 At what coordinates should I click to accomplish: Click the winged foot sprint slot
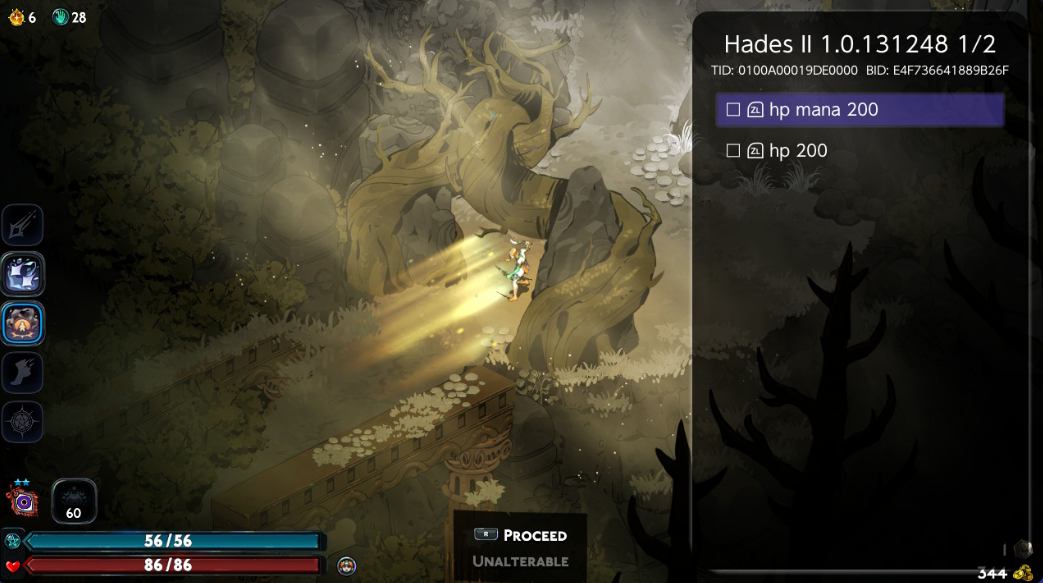pos(22,372)
